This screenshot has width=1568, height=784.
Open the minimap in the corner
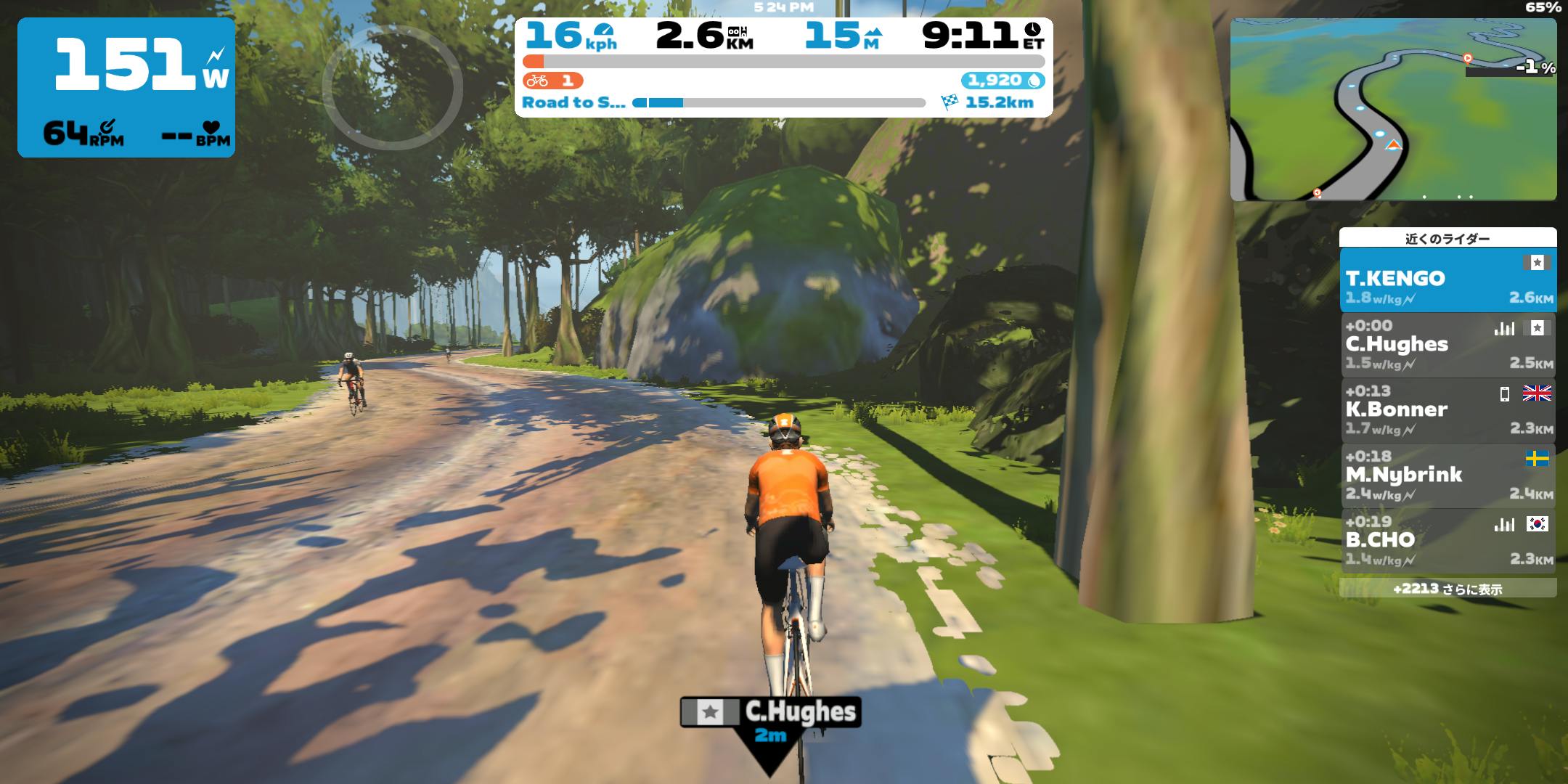[x=1392, y=109]
